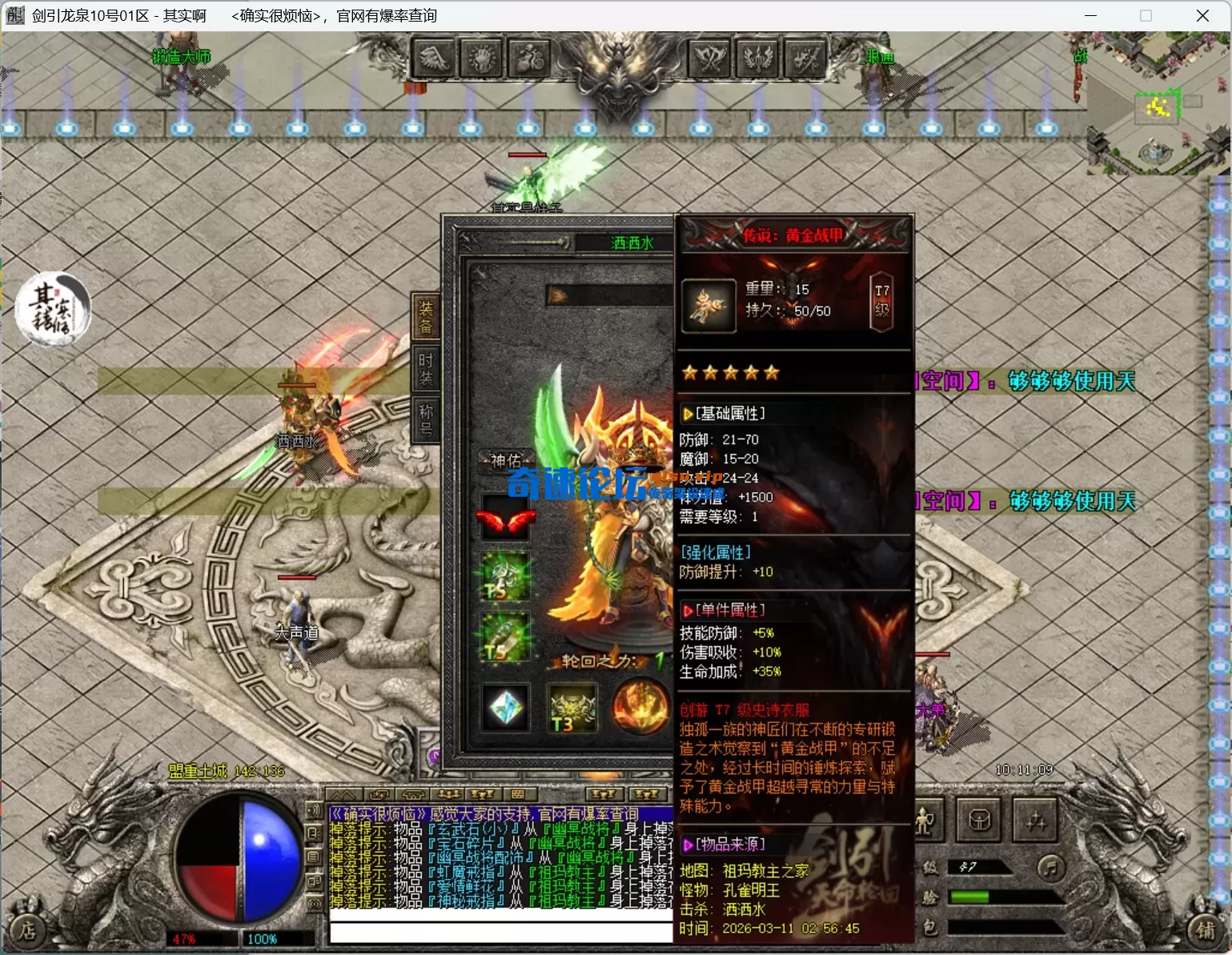Open the 时装 fashion tab
This screenshot has width=1232, height=955.
[425, 370]
